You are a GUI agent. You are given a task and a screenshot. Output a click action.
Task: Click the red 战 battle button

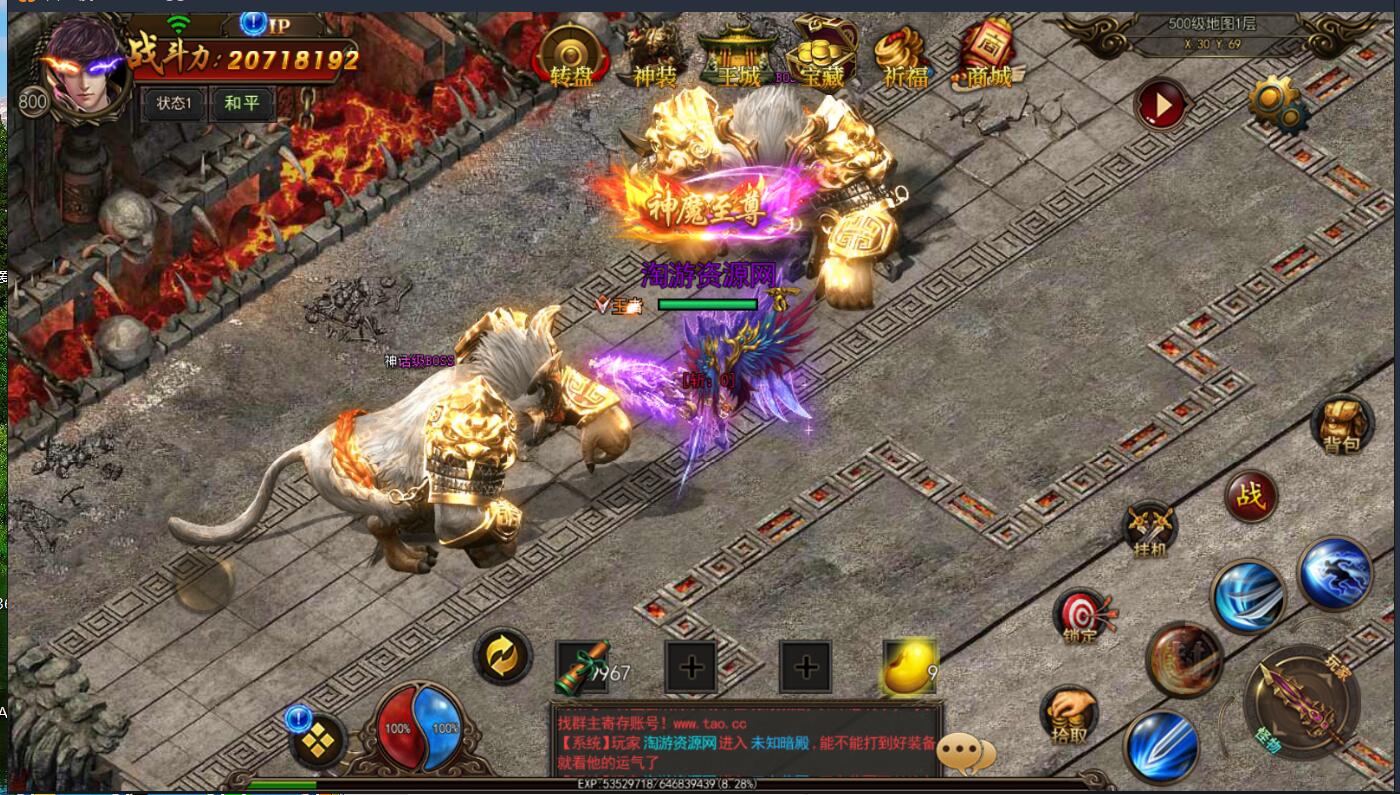coord(1250,496)
